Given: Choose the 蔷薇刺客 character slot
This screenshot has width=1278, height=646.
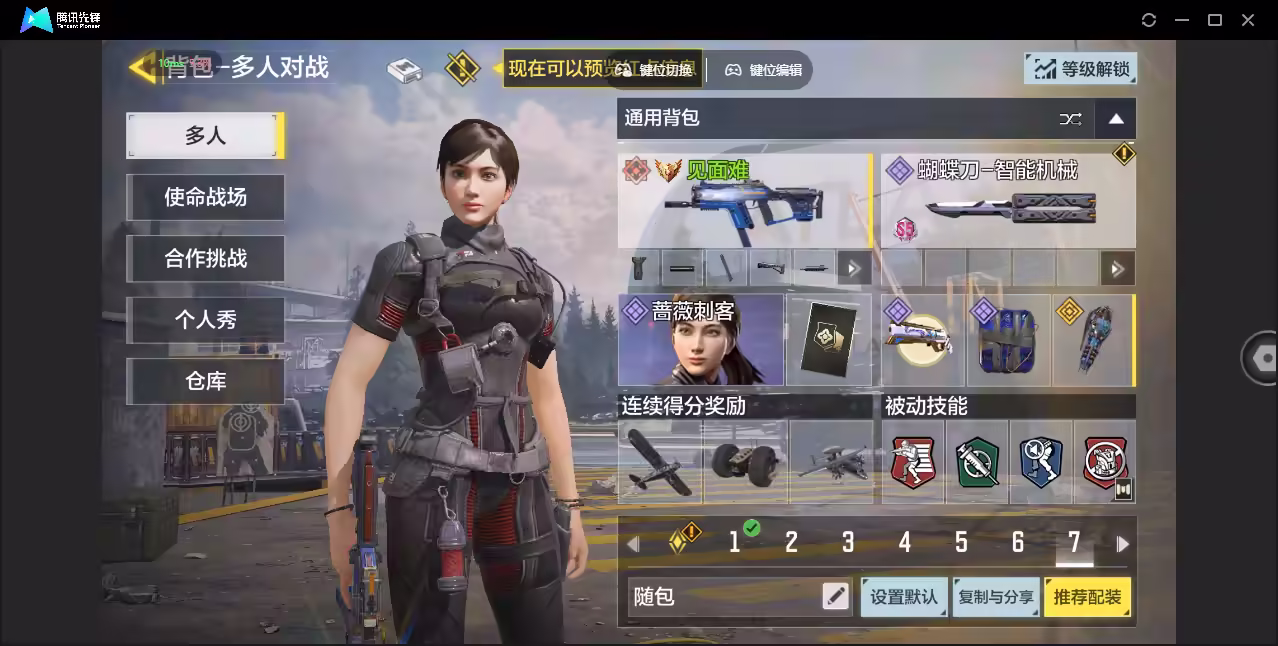Looking at the screenshot, I should coord(701,340).
